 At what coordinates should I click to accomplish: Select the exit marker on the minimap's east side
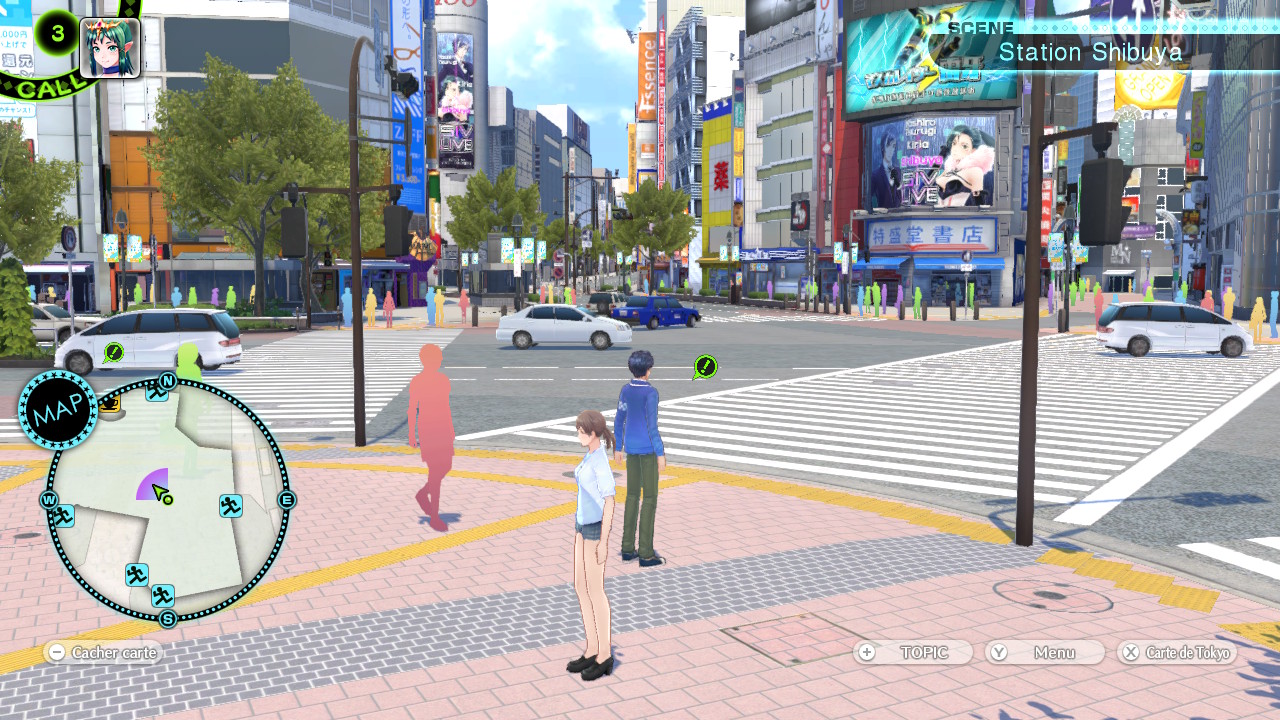pos(231,506)
